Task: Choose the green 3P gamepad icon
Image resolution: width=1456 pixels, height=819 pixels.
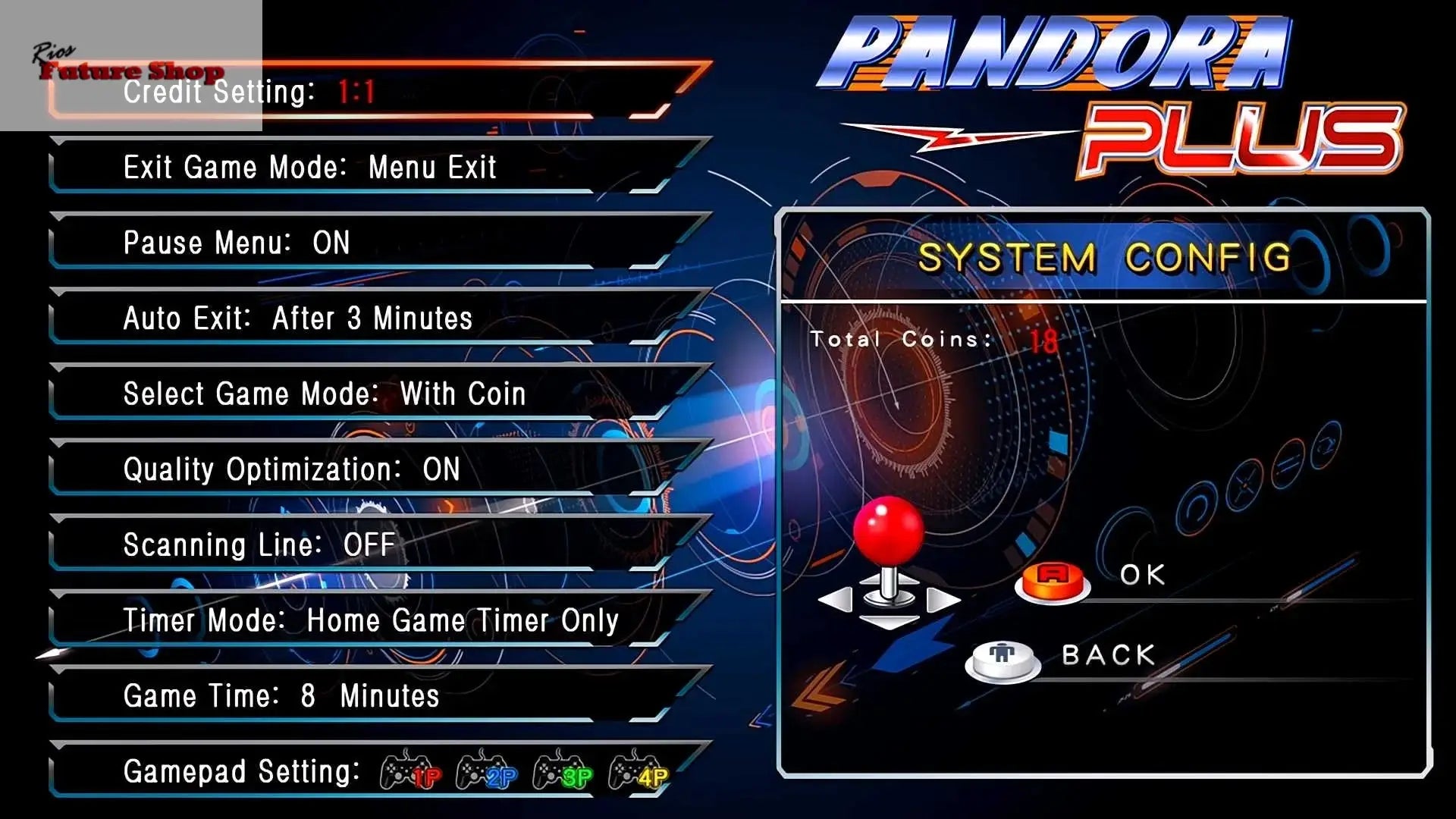Action: (x=563, y=770)
